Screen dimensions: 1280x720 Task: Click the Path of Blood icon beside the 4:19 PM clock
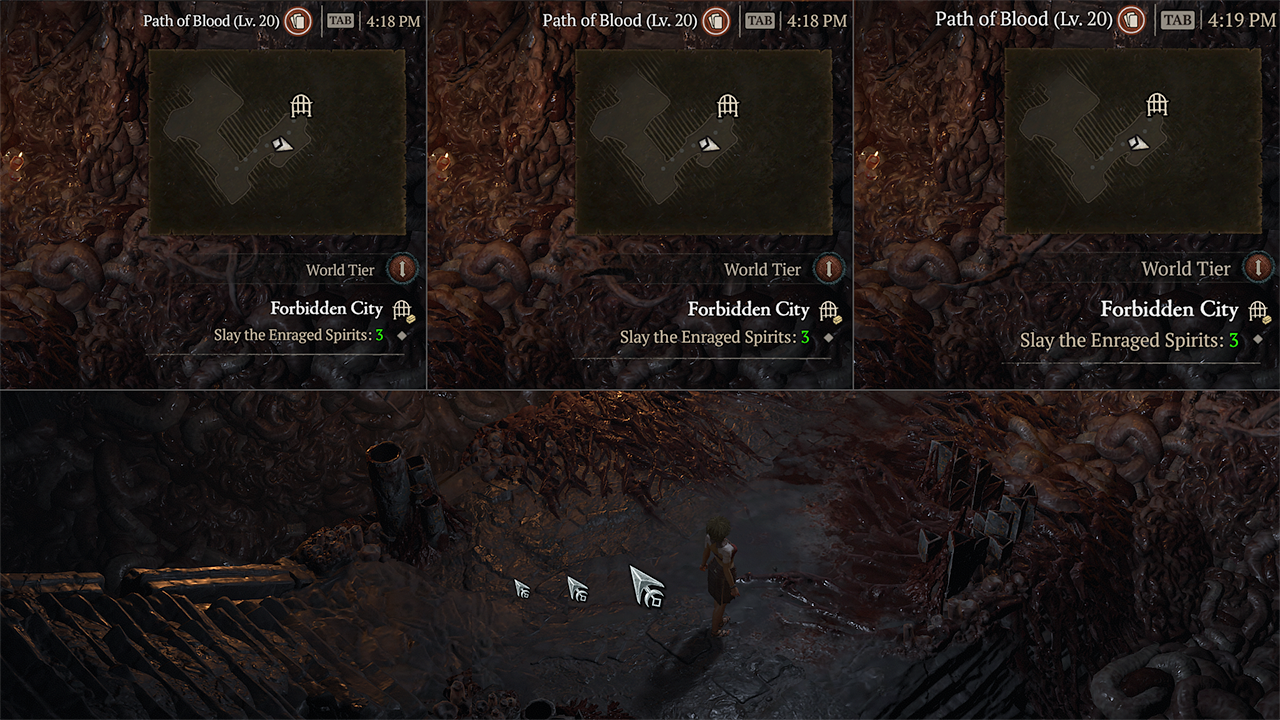(1131, 20)
